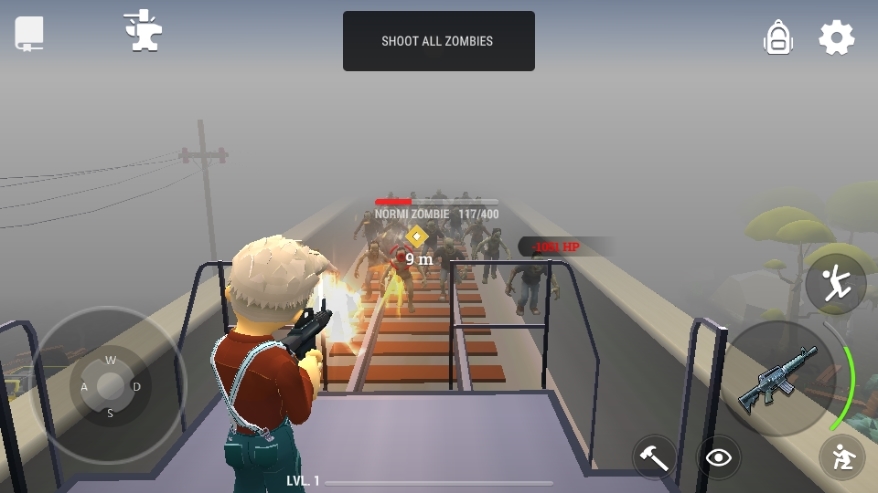Open the journal book icon

pyautogui.click(x=29, y=34)
